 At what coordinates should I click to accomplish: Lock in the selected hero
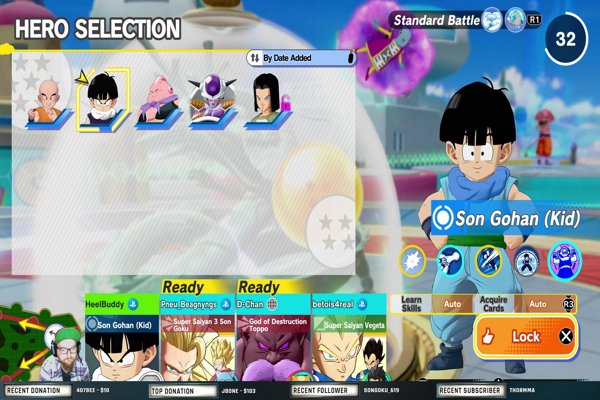(x=524, y=337)
